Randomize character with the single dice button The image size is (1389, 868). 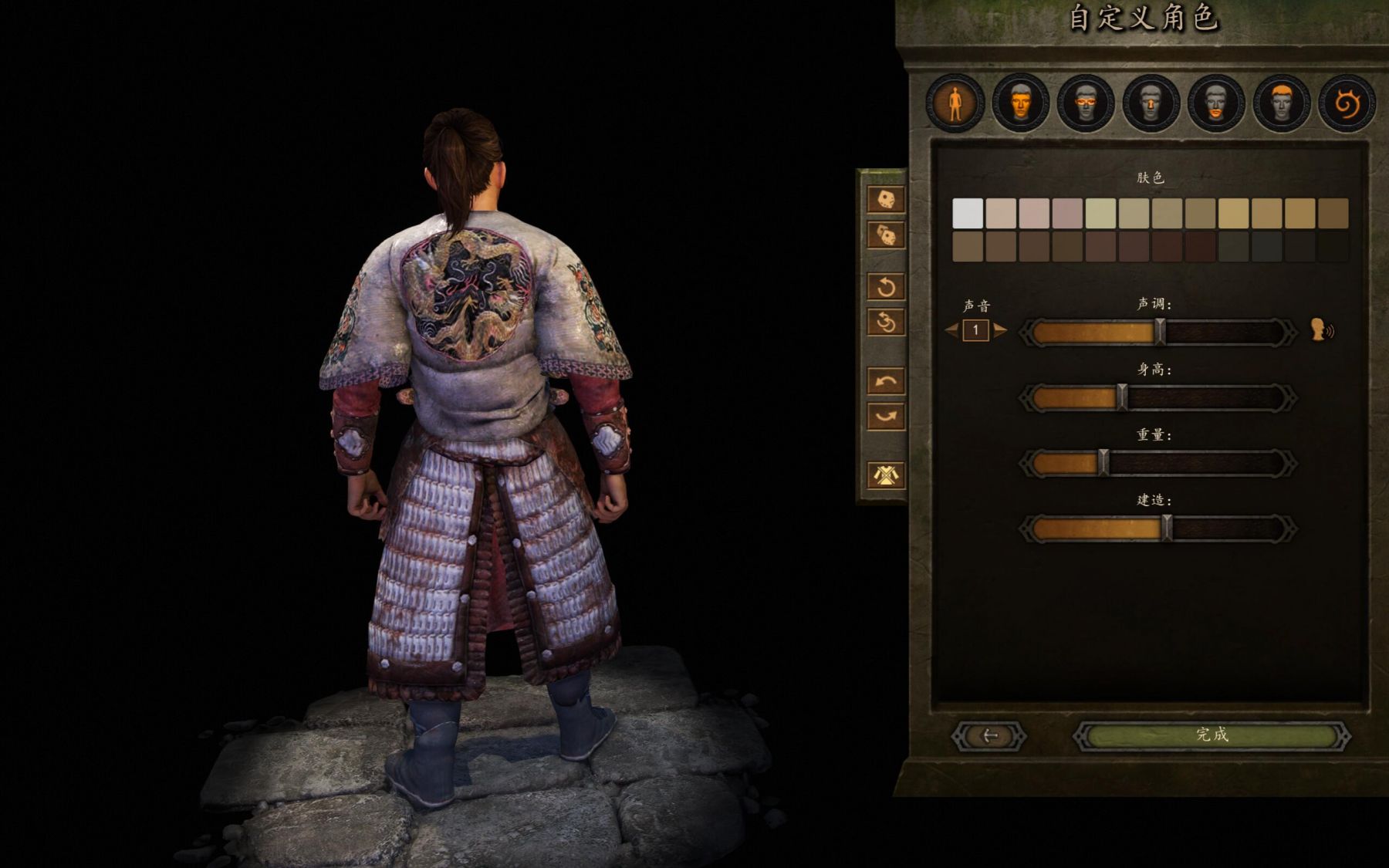(886, 199)
